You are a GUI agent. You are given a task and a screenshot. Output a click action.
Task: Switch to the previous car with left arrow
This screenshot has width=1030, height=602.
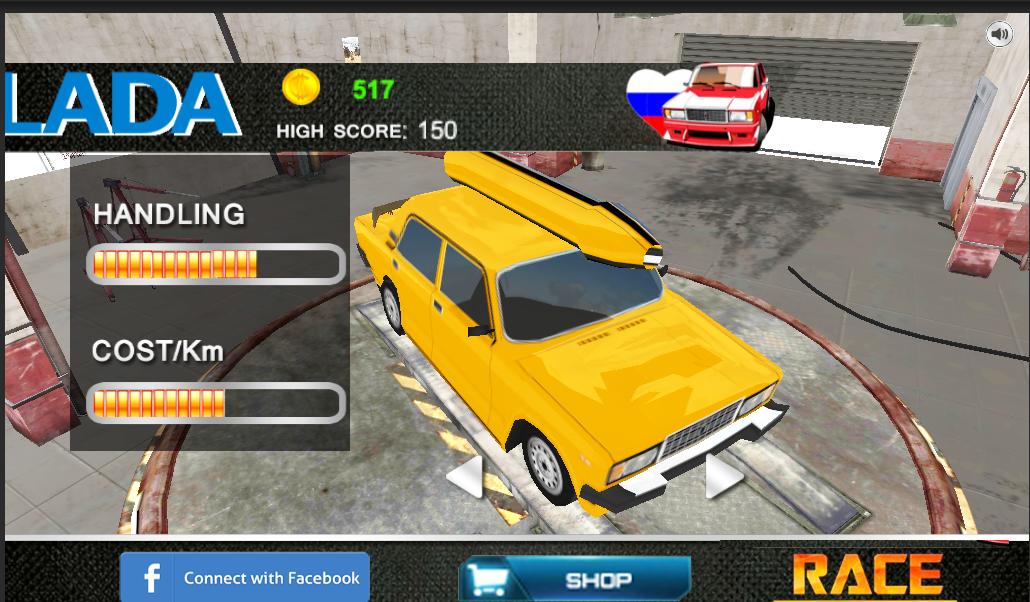(465, 476)
